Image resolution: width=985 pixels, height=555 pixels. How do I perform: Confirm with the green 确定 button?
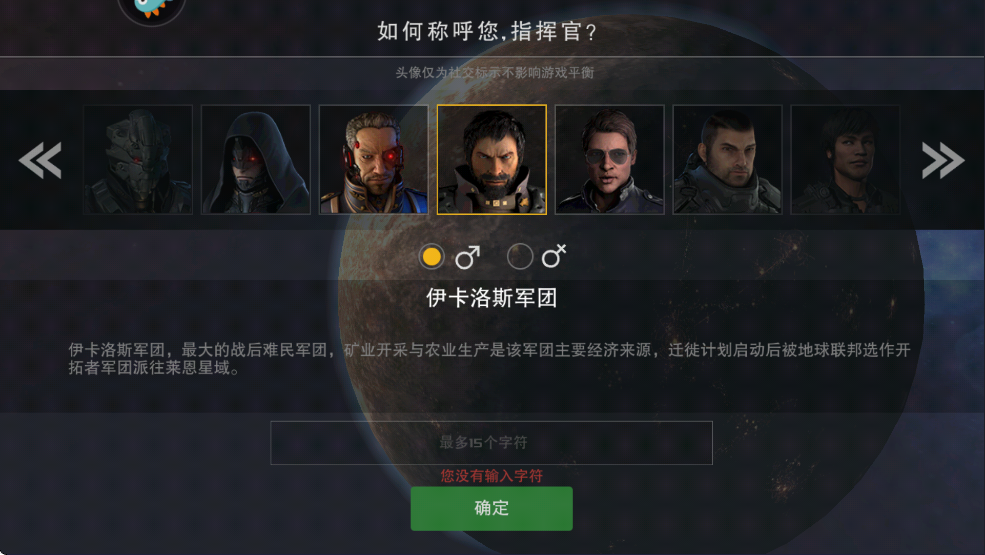point(491,508)
